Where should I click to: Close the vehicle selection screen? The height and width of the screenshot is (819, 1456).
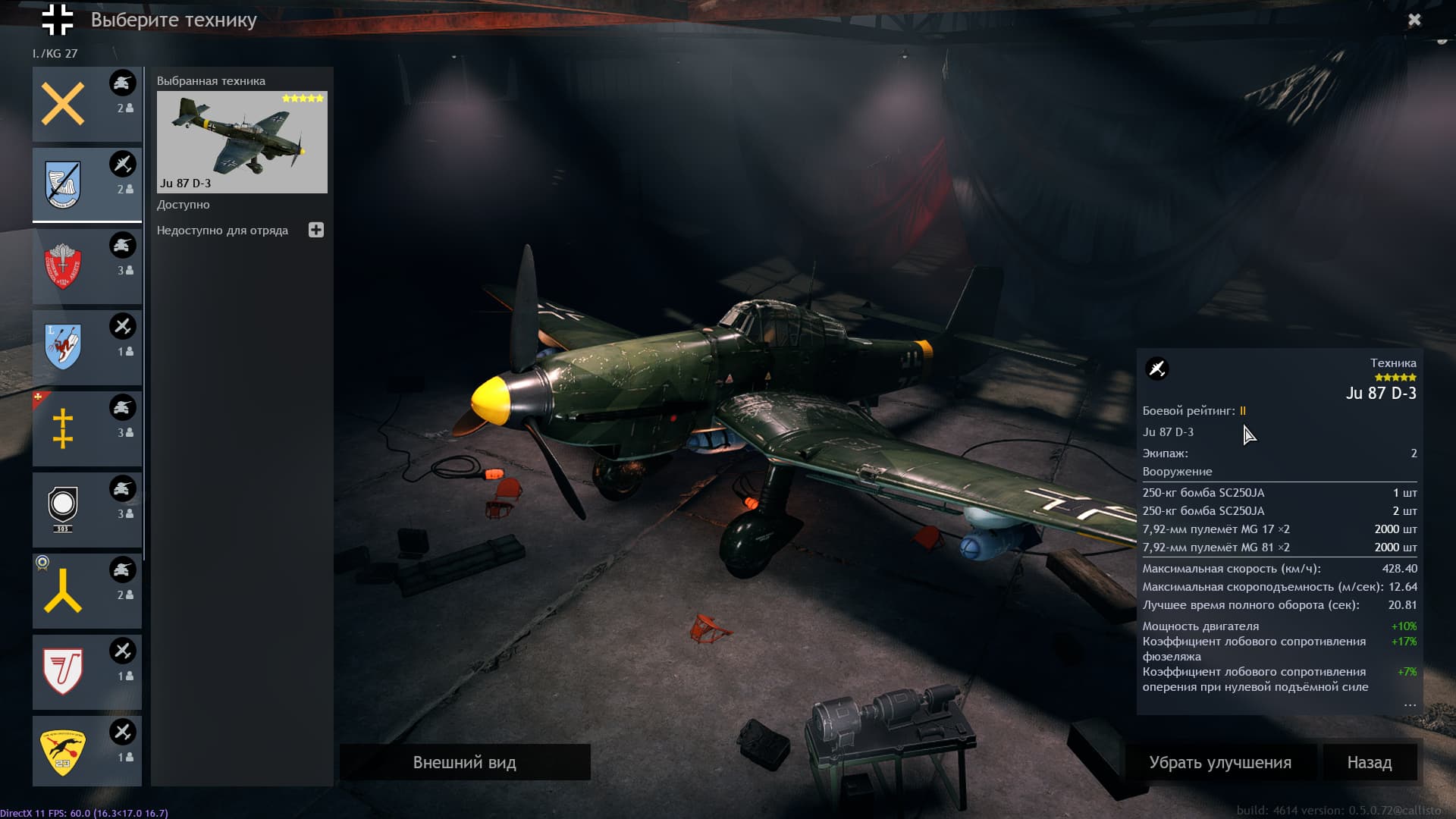1414,20
